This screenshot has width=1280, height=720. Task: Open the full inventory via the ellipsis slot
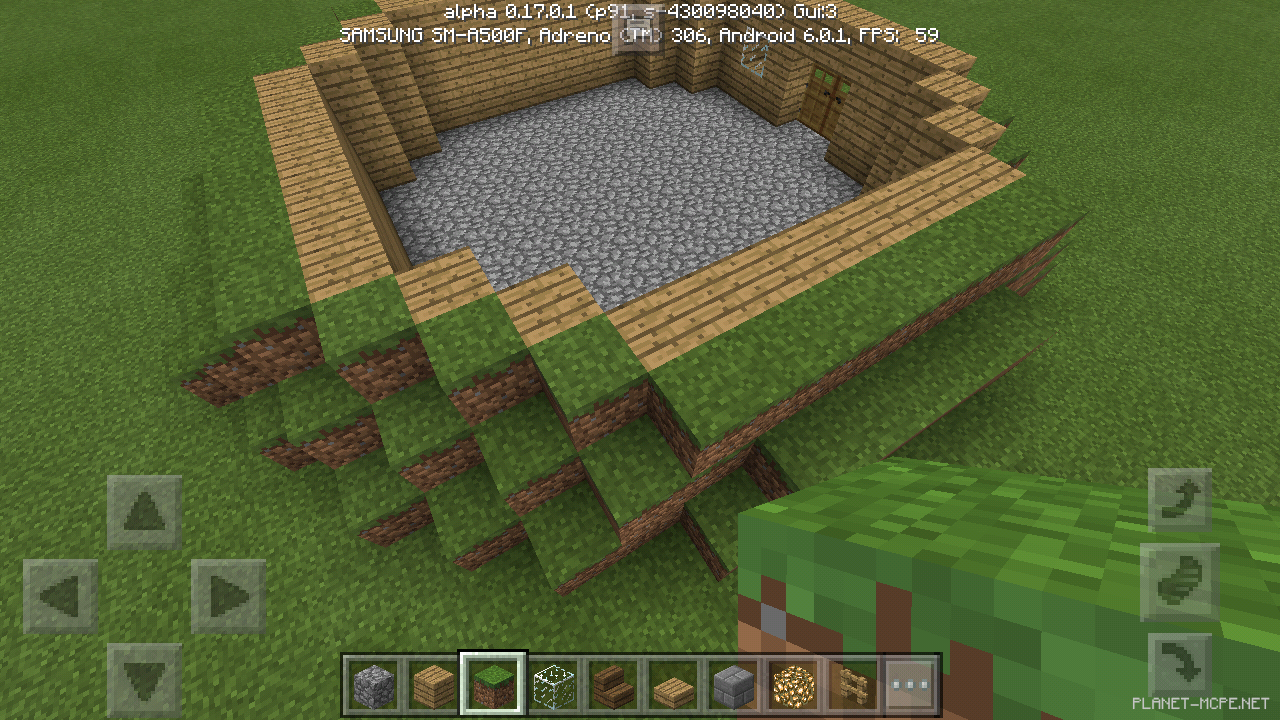[911, 685]
